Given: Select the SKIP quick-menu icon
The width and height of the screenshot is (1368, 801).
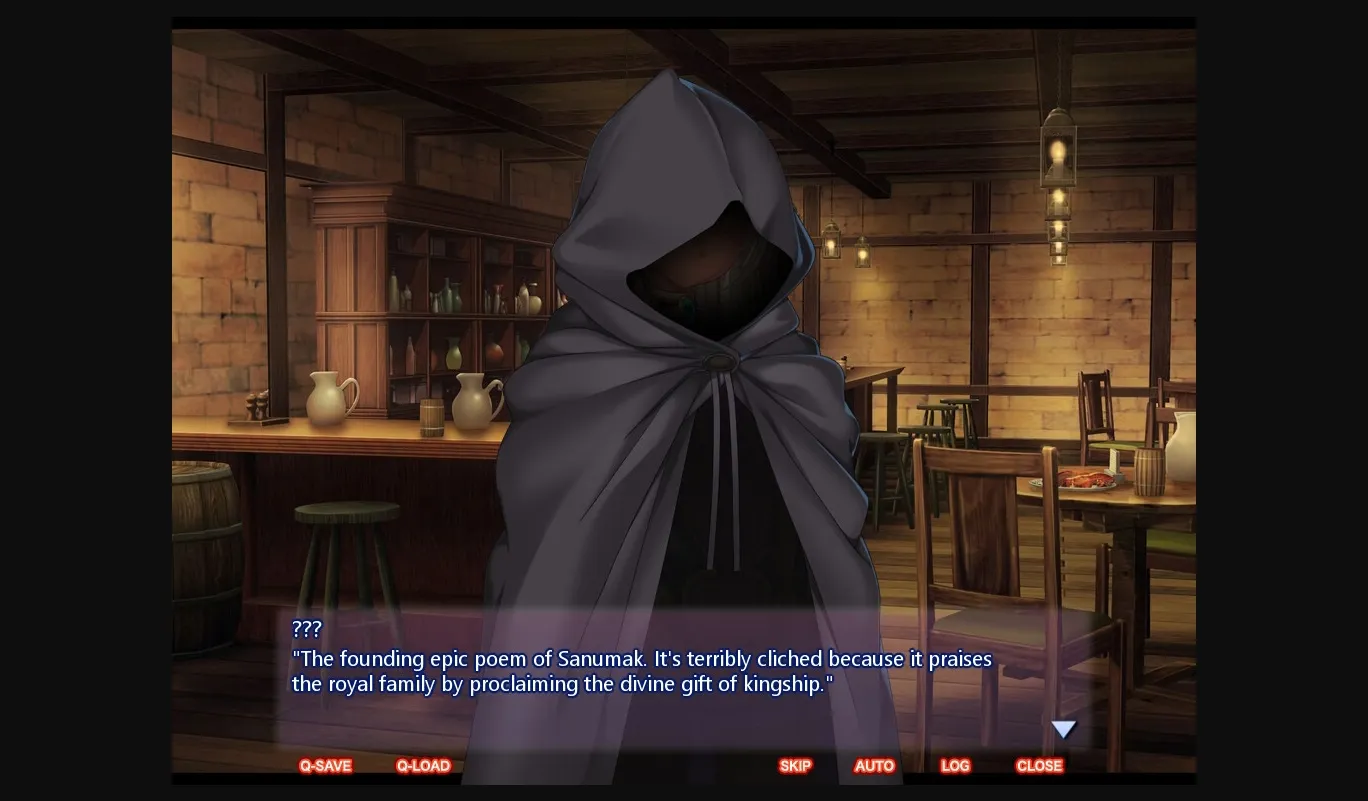Looking at the screenshot, I should pyautogui.click(x=795, y=766).
